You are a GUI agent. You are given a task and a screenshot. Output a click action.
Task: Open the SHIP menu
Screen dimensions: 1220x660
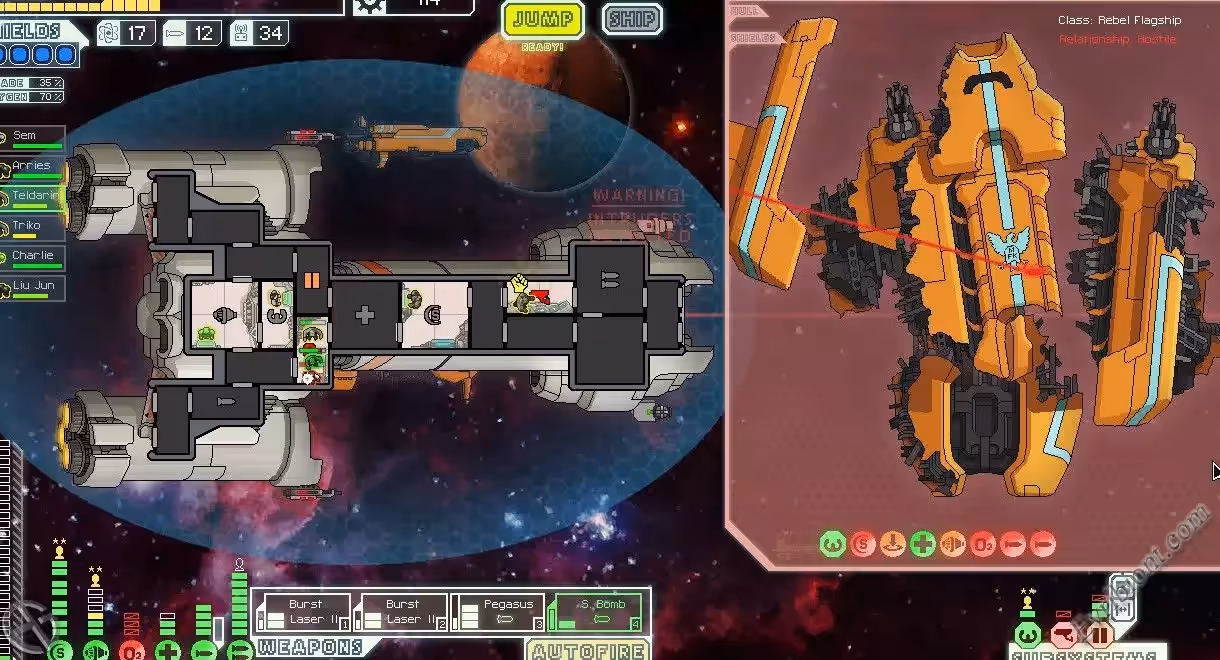tap(632, 19)
